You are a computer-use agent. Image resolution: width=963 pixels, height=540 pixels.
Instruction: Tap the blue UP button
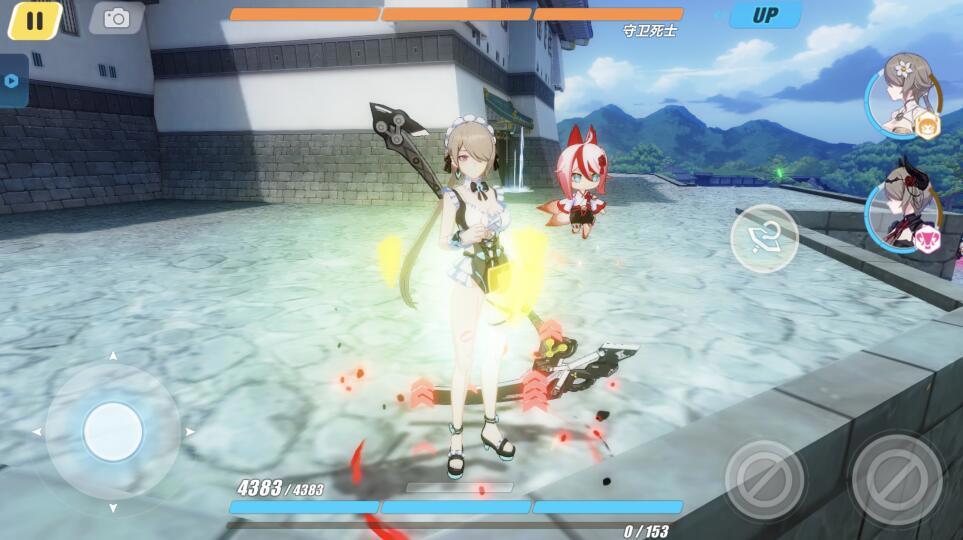point(765,15)
